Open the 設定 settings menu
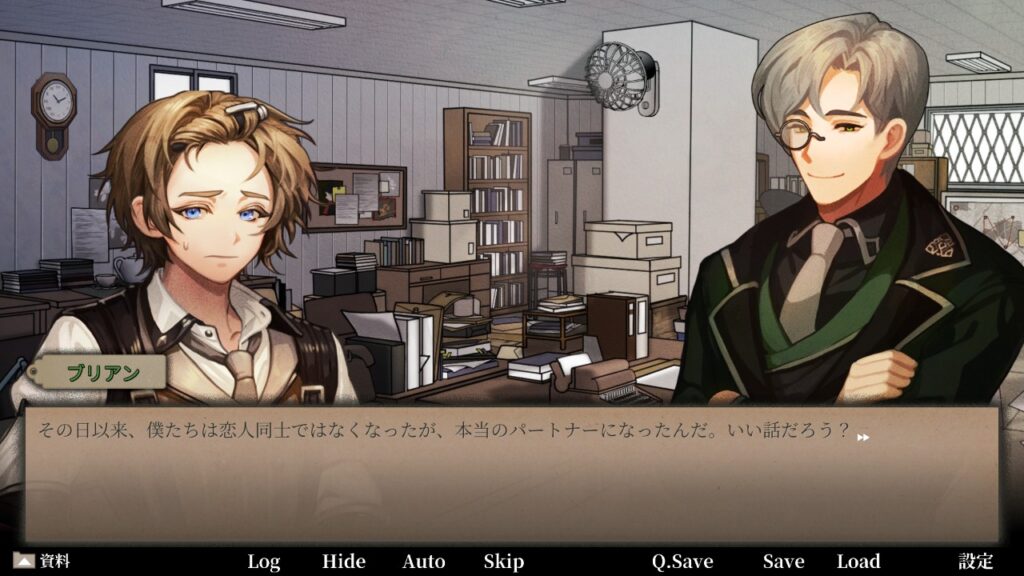 (976, 561)
